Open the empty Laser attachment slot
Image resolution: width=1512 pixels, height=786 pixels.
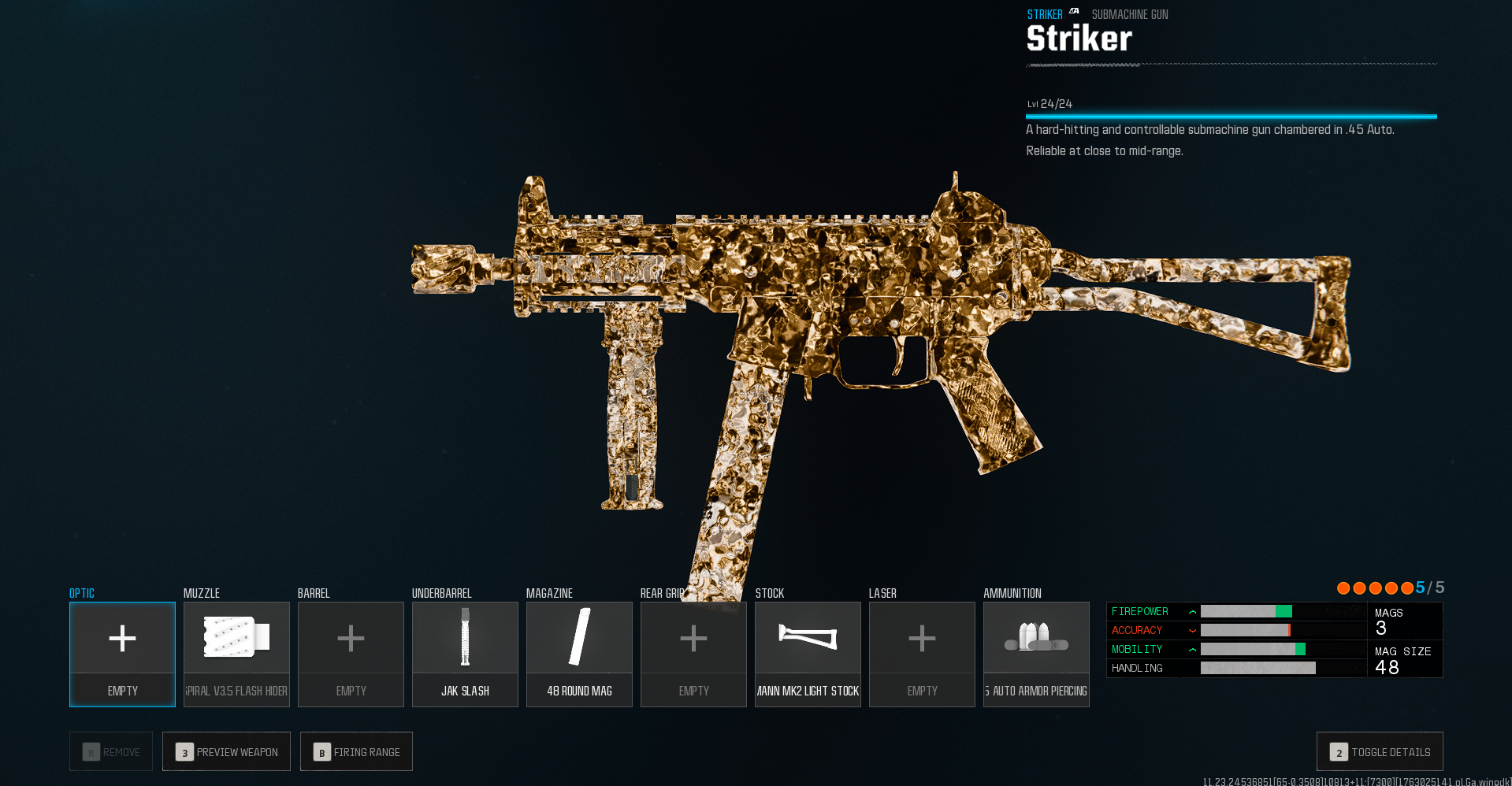click(x=921, y=640)
